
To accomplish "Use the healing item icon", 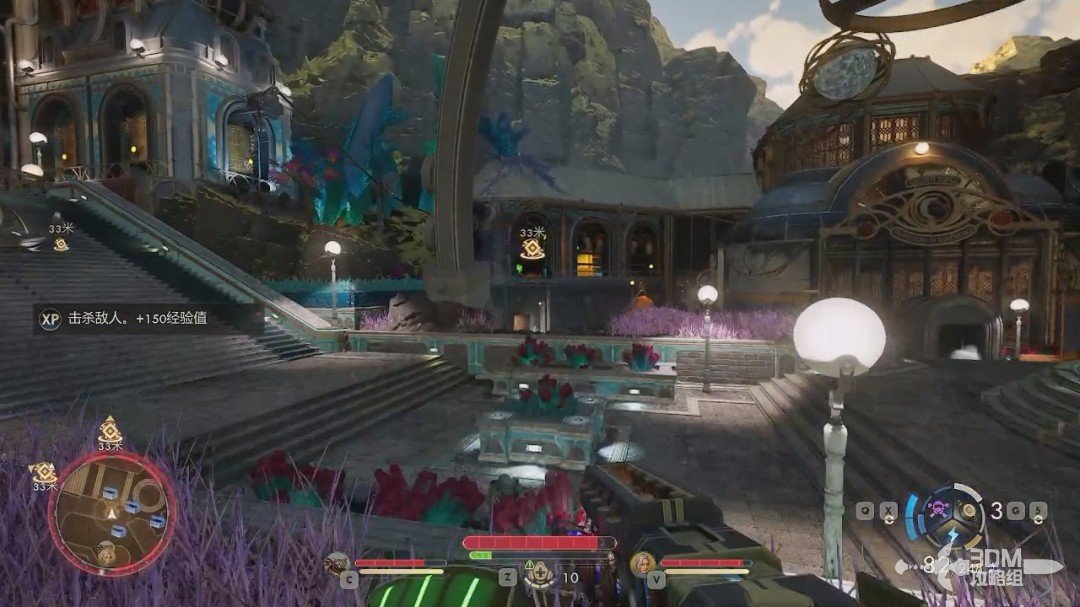I will coord(541,574).
